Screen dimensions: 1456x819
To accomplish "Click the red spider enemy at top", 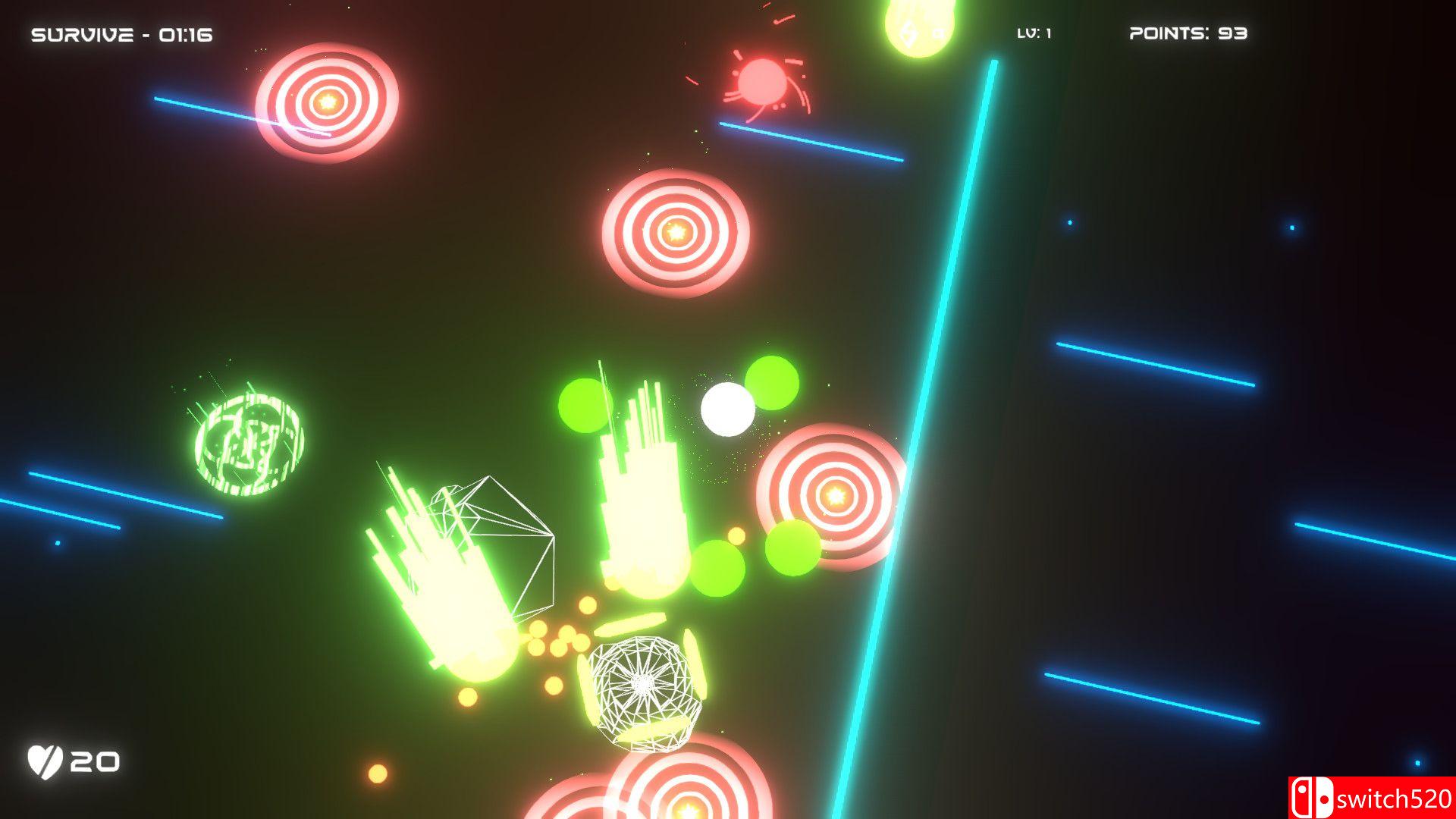I will 764,80.
